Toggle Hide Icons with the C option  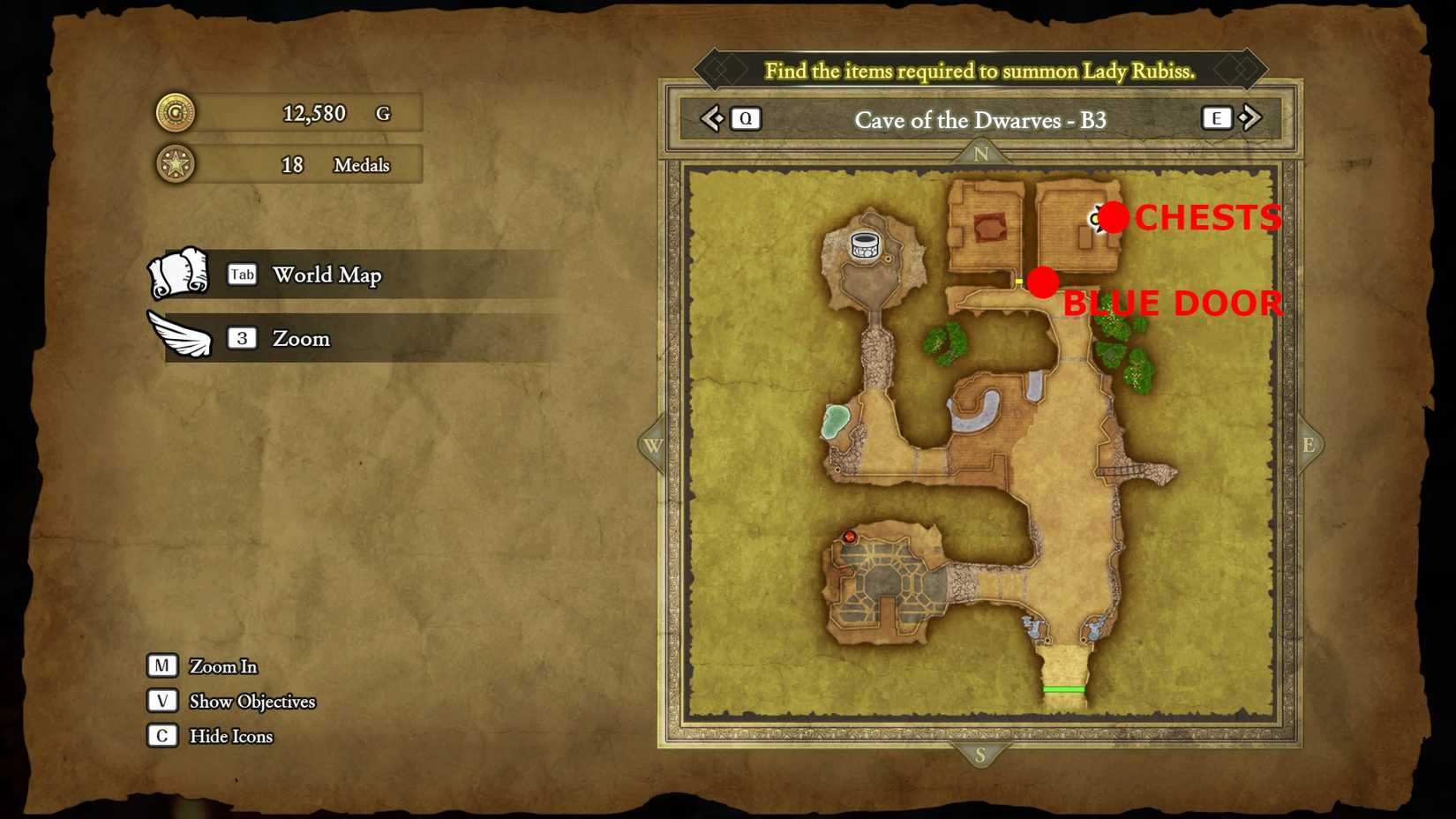[161, 735]
